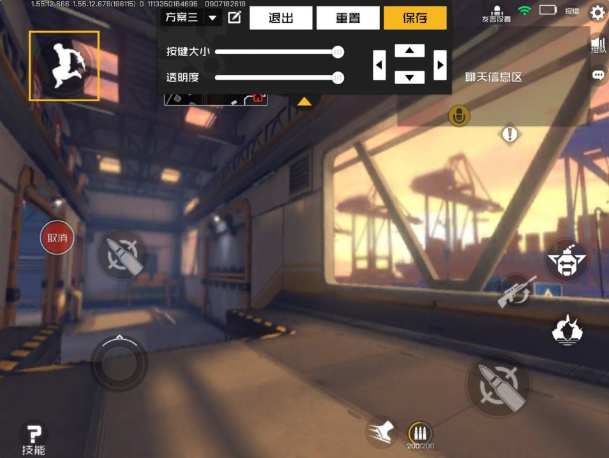The image size is (609, 458).
Task: Collapse the panel with the yellow triangle arrow
Action: tap(305, 101)
